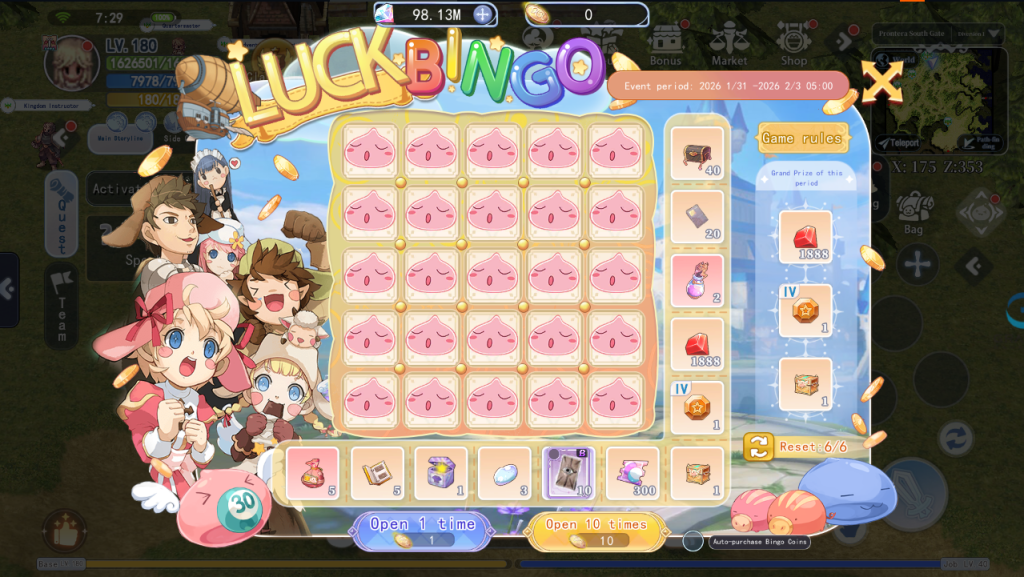Select the purple eye card reward
1024x577 pixels.
(x=568, y=473)
